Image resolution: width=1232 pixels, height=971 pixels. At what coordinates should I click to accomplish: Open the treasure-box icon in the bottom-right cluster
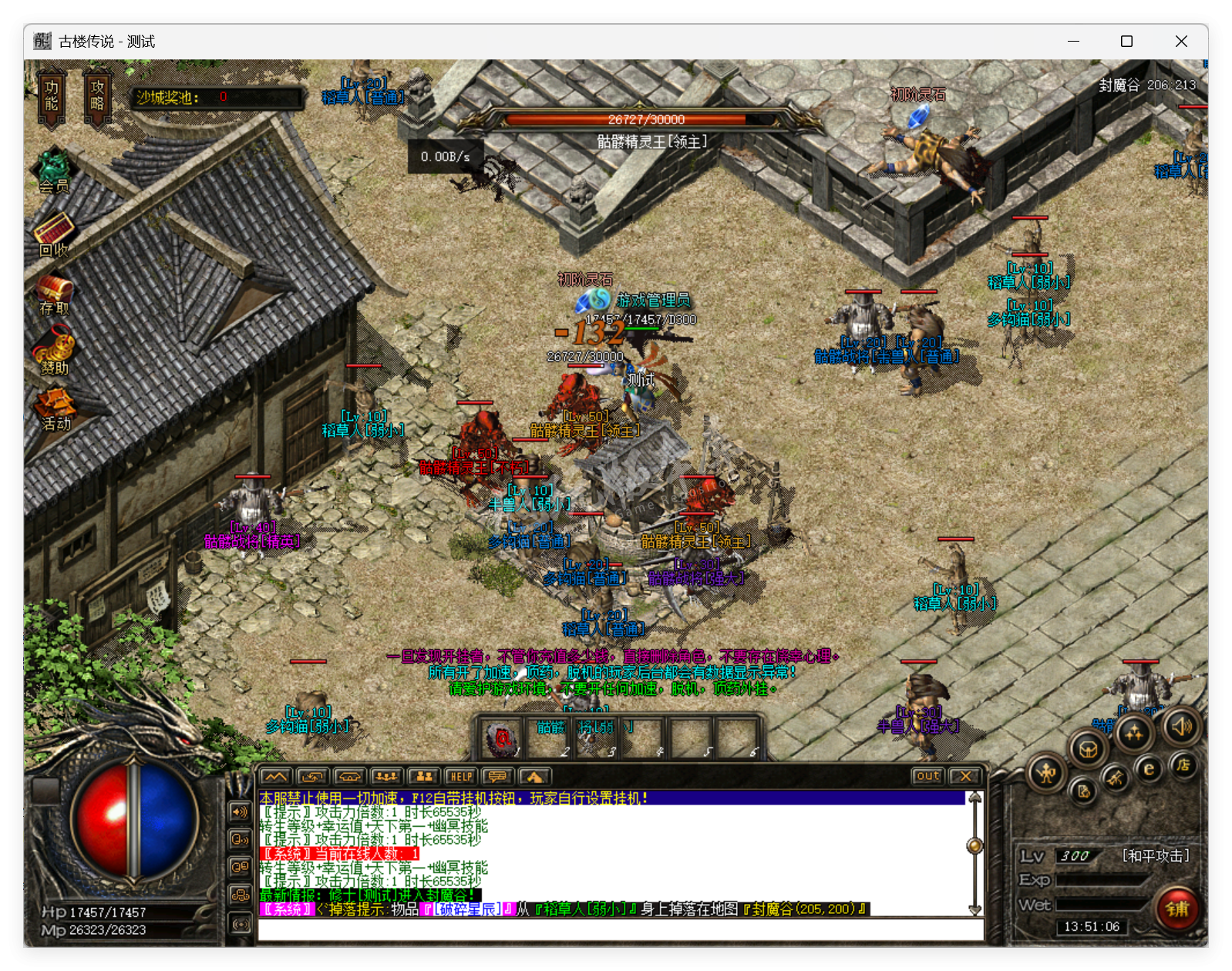(x=1088, y=749)
